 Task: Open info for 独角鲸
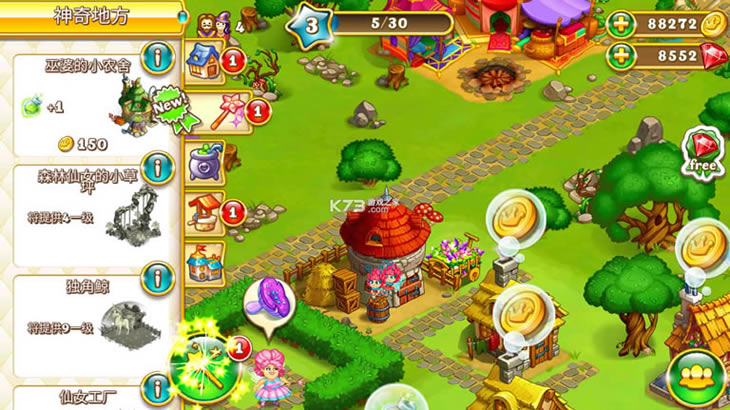[157, 277]
